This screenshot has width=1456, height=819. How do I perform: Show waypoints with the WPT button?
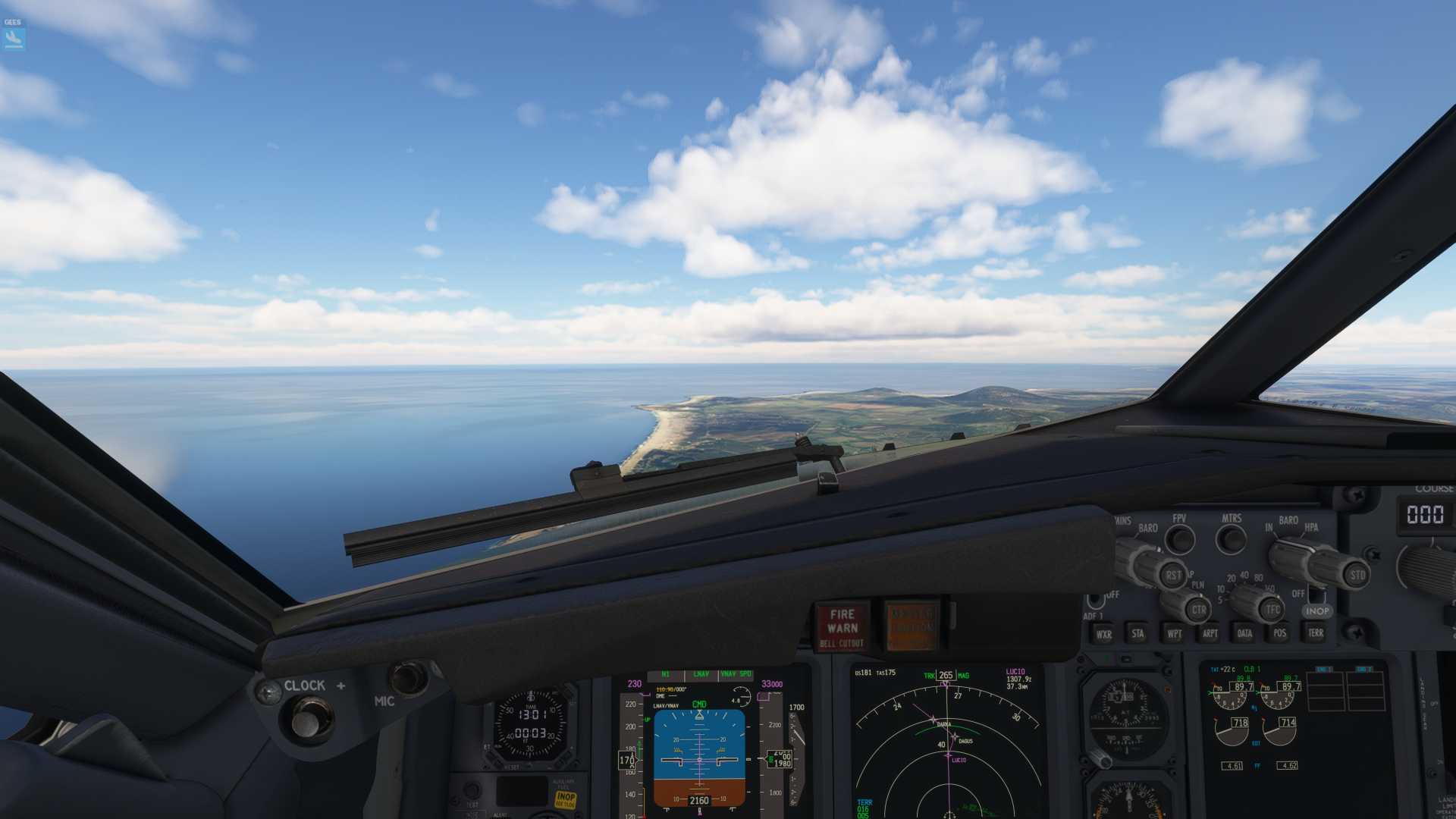pos(1174,634)
